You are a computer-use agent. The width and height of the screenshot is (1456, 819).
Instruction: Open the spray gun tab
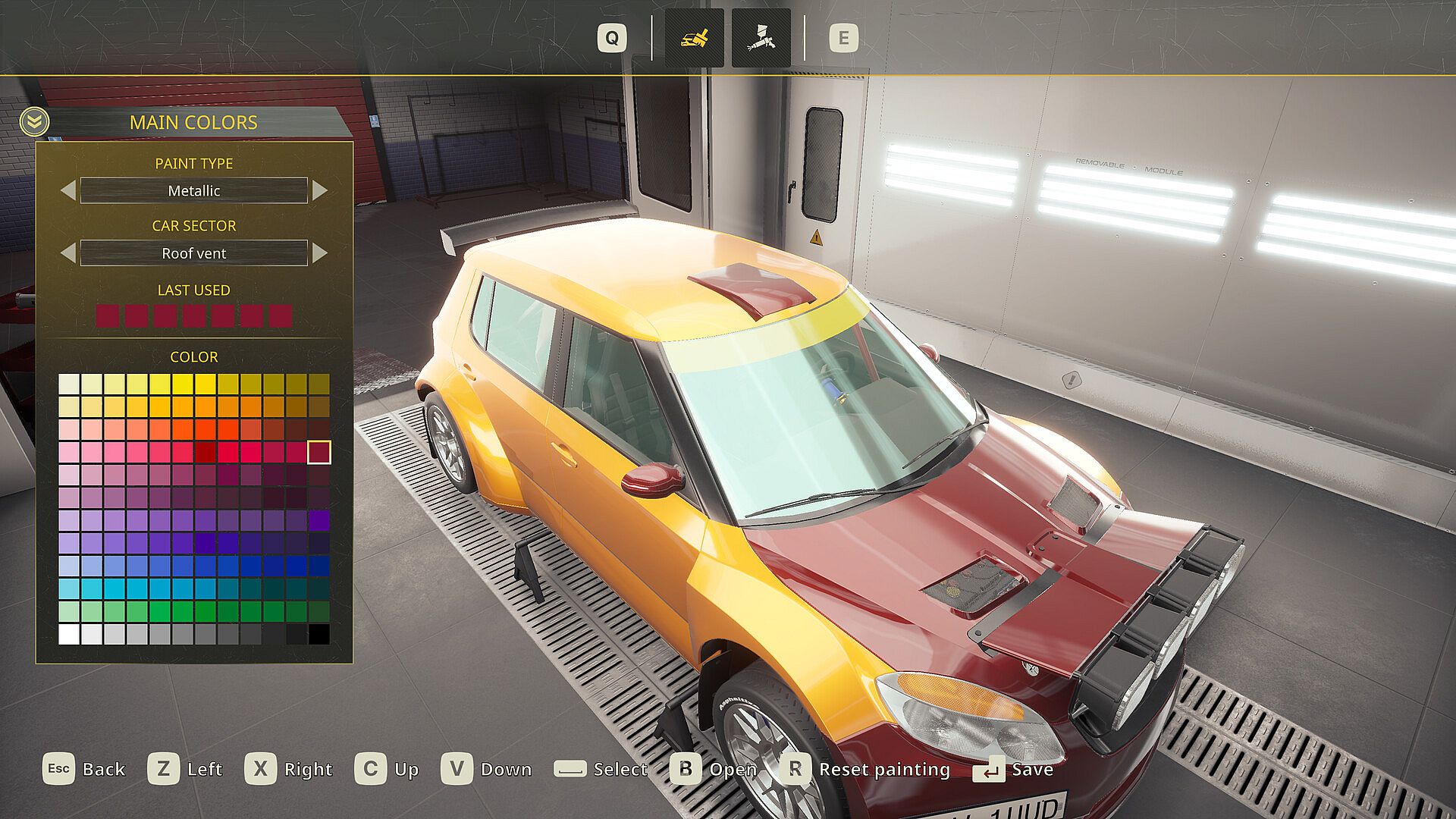click(x=761, y=38)
